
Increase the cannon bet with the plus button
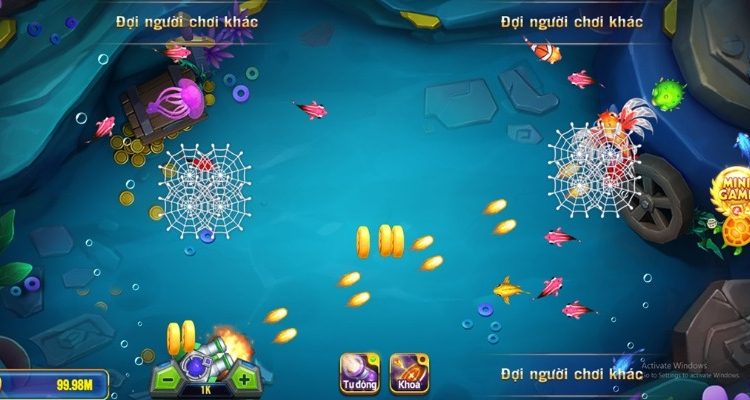tap(244, 379)
